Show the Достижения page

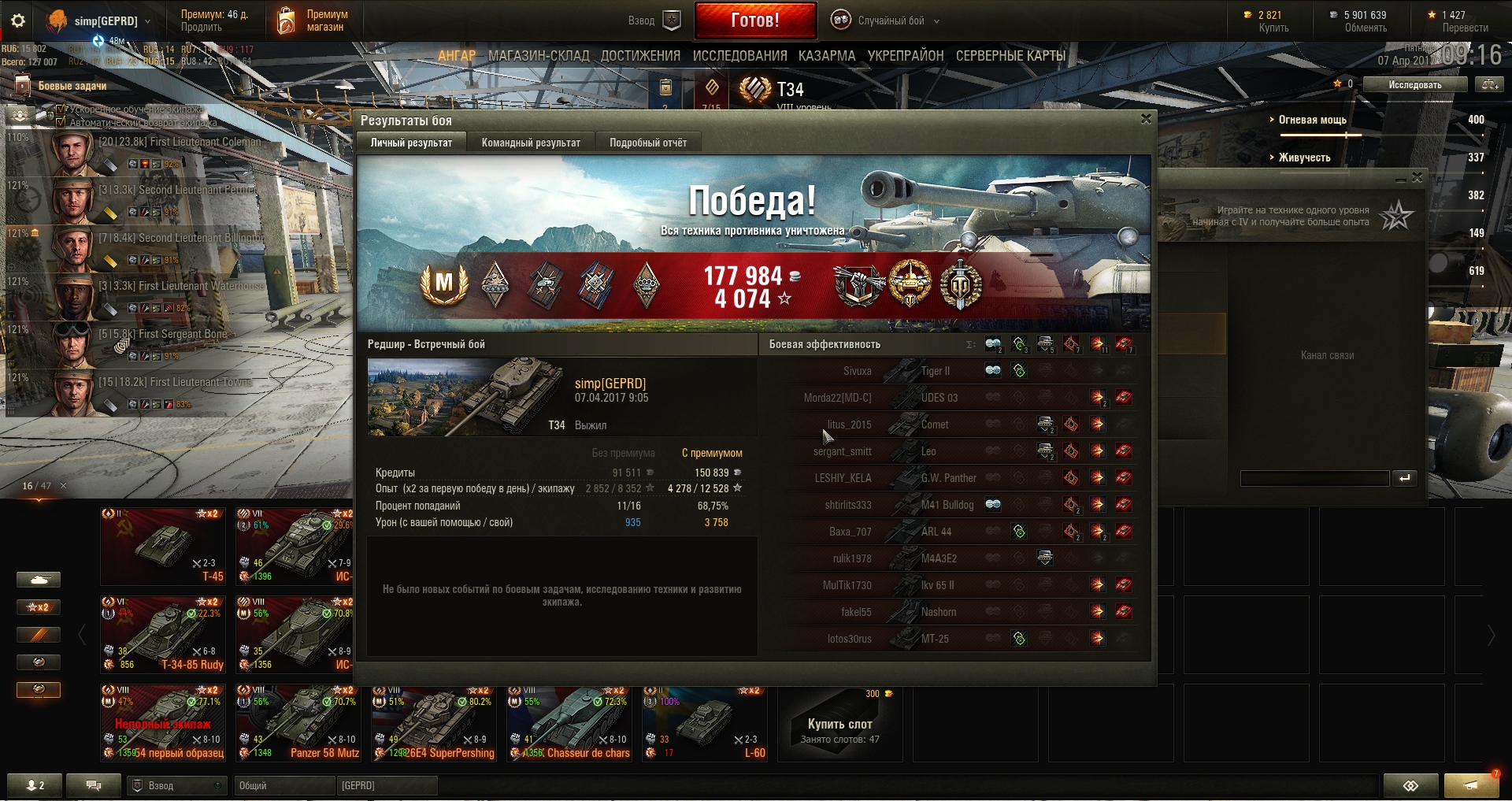click(640, 56)
